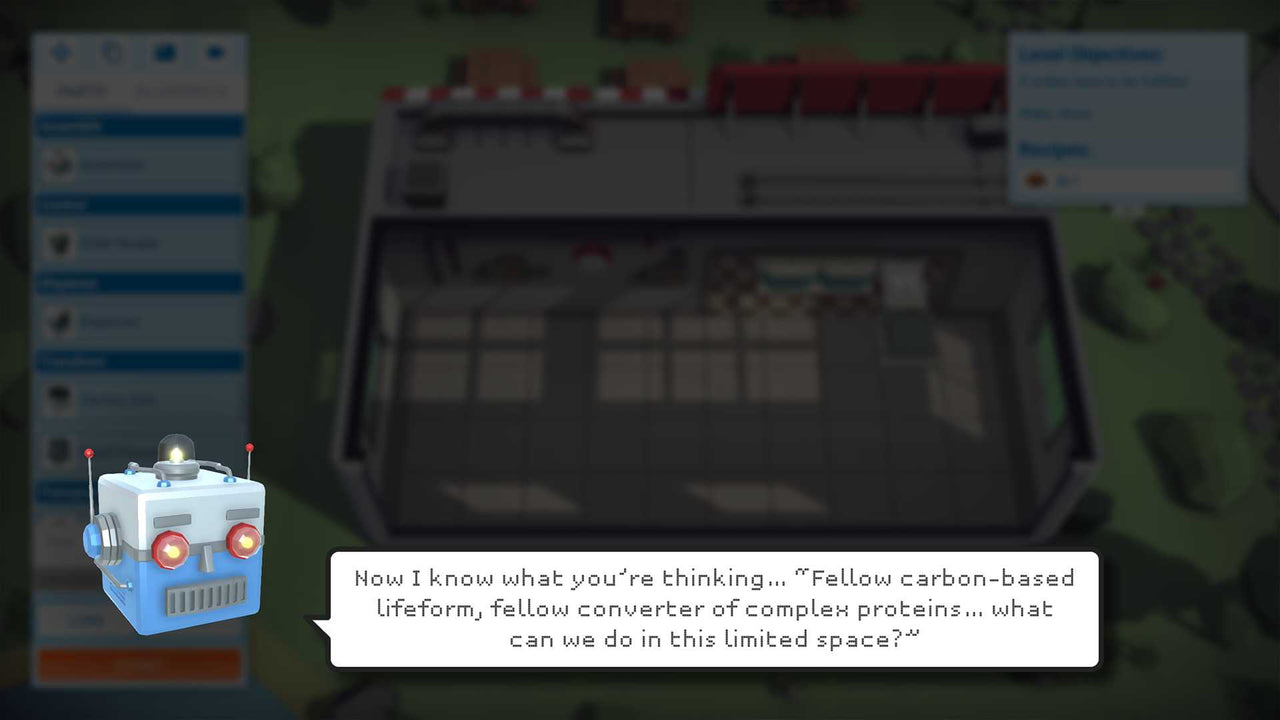Click the item icon in the Assemble category

click(x=57, y=164)
